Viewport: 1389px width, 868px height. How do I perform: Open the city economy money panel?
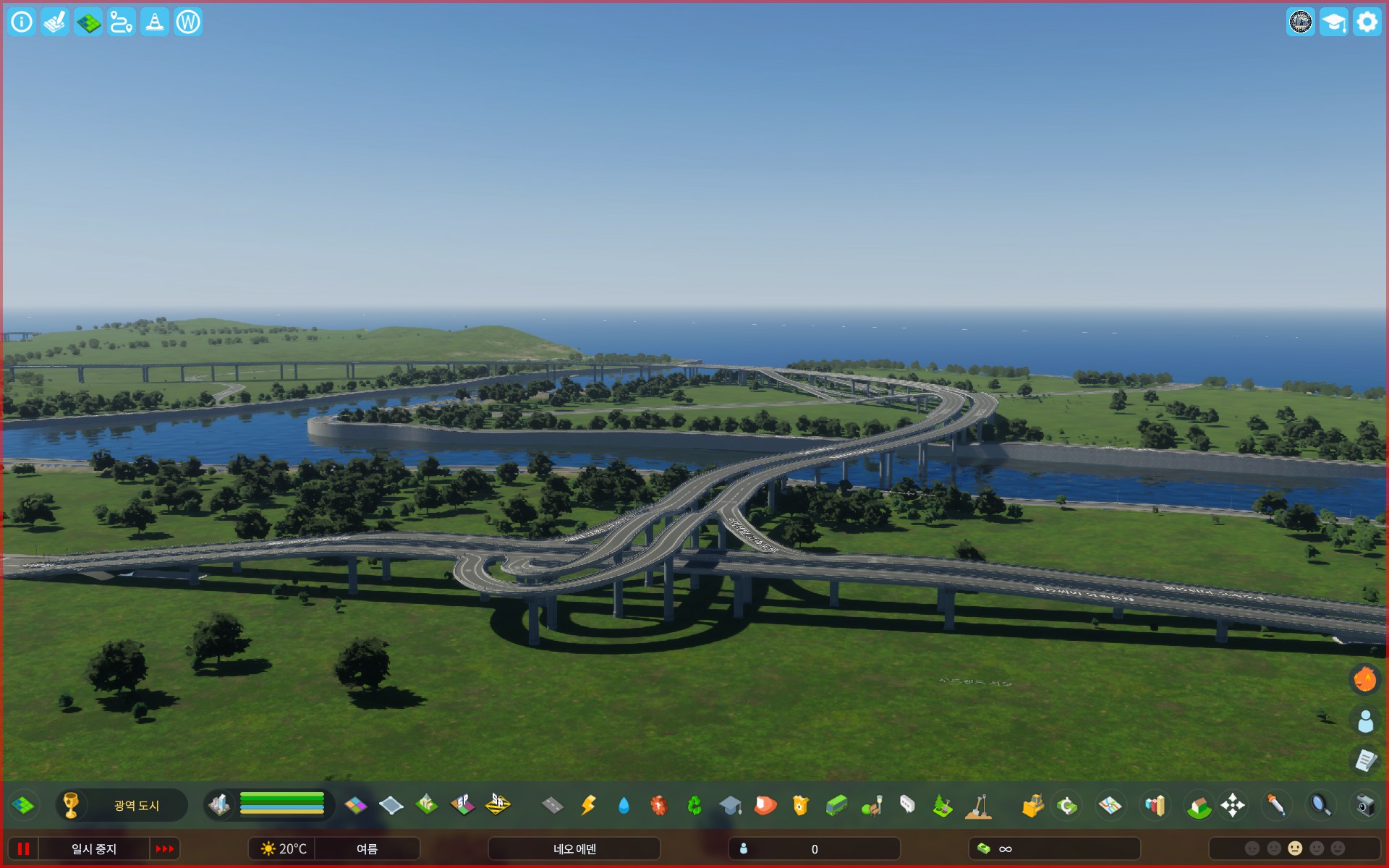click(x=1053, y=848)
